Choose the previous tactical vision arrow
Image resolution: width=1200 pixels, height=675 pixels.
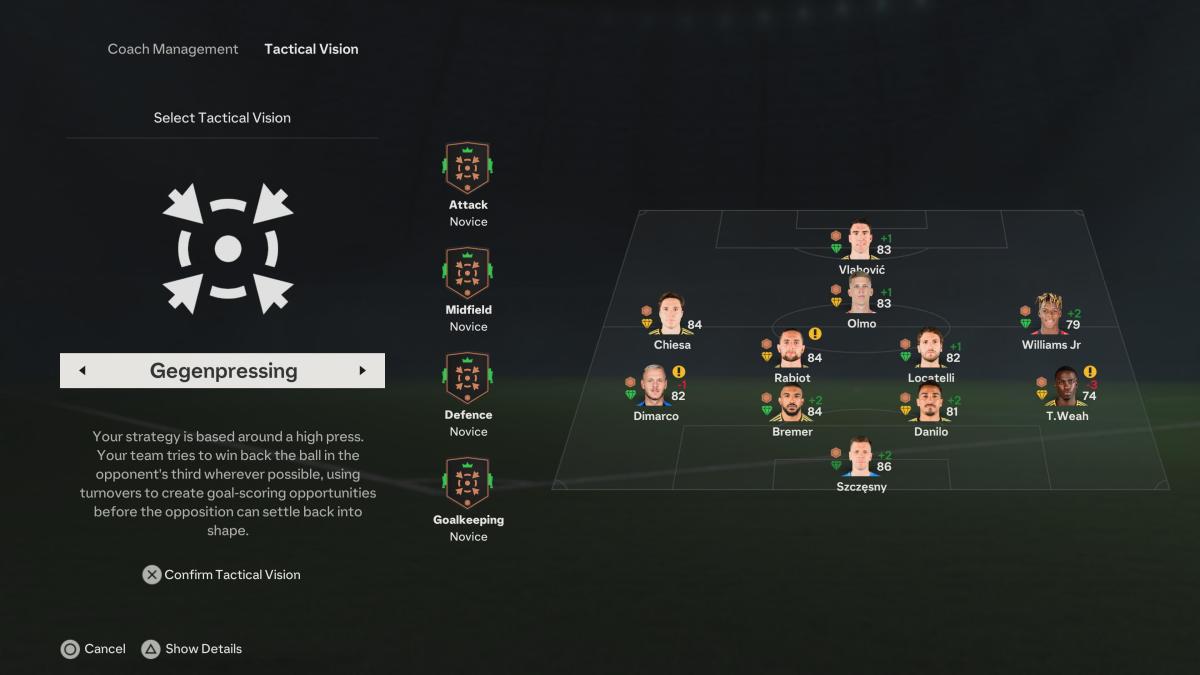point(82,371)
